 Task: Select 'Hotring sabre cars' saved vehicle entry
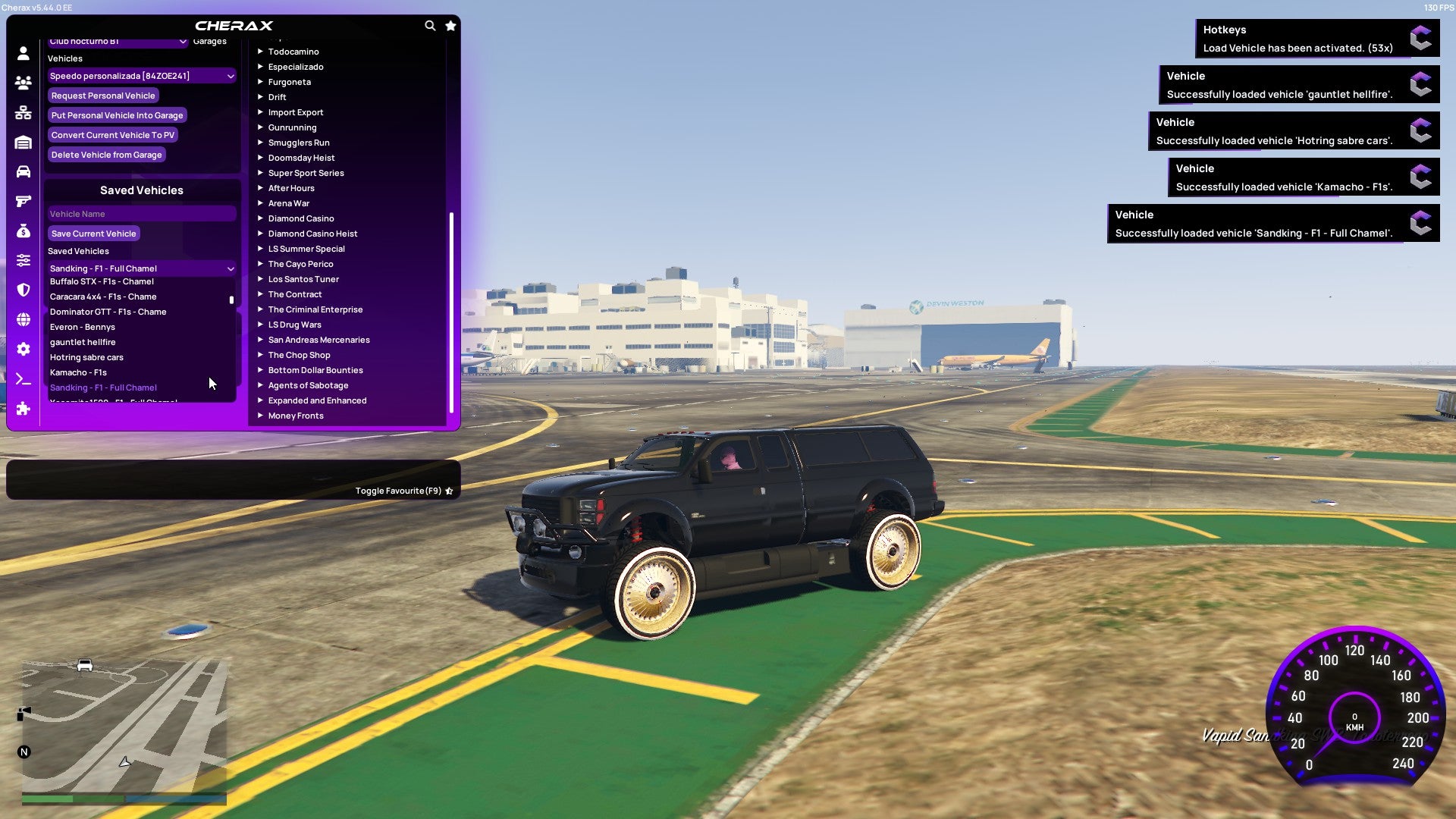(86, 356)
